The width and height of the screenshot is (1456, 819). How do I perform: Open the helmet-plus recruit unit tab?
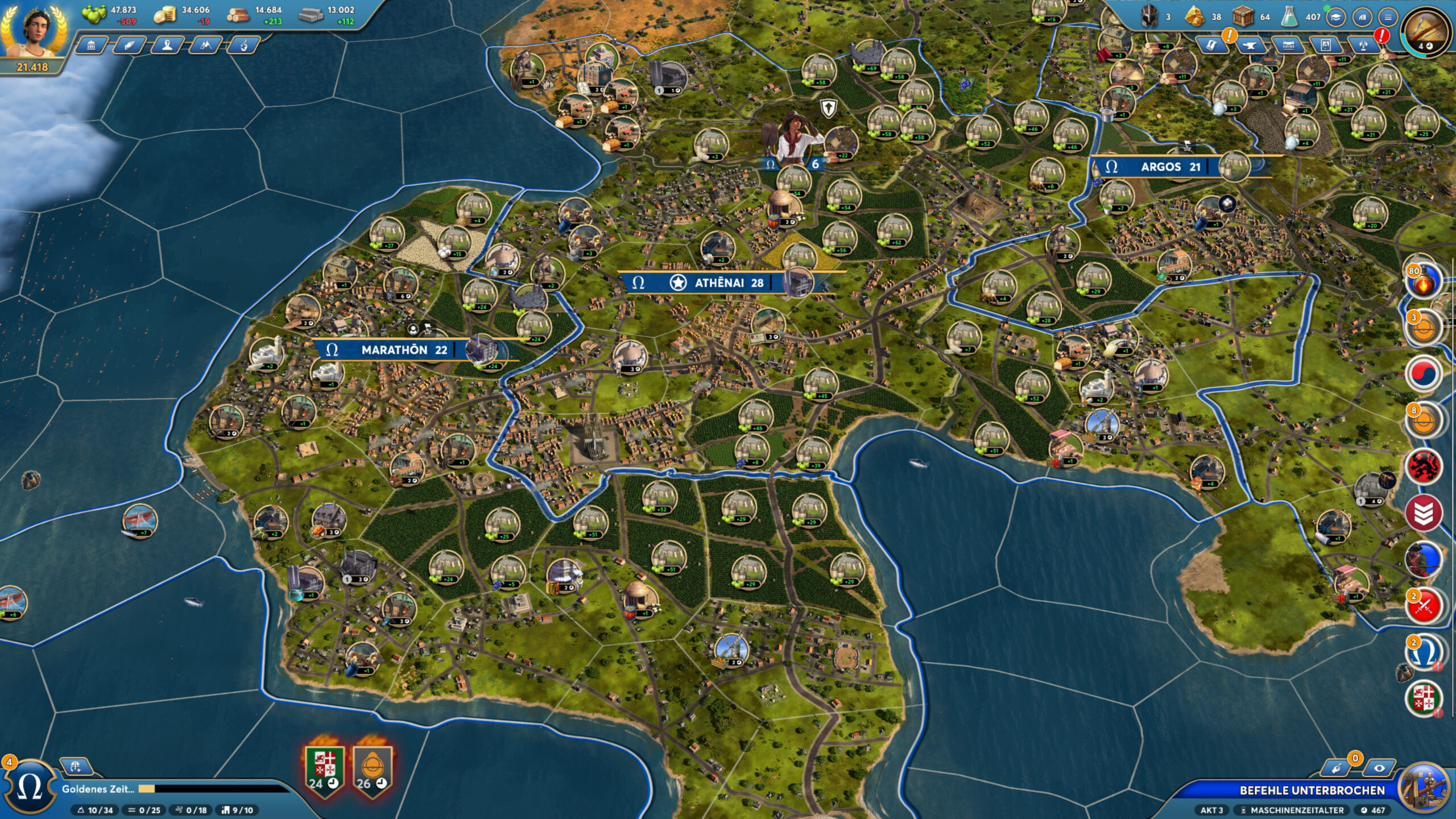(76, 766)
